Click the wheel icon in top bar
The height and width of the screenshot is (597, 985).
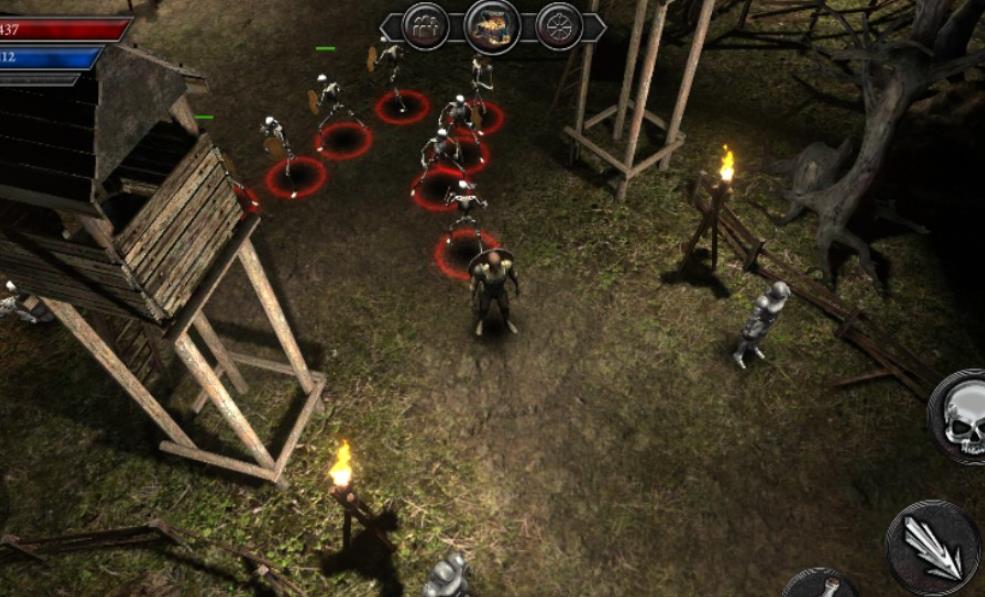(559, 26)
